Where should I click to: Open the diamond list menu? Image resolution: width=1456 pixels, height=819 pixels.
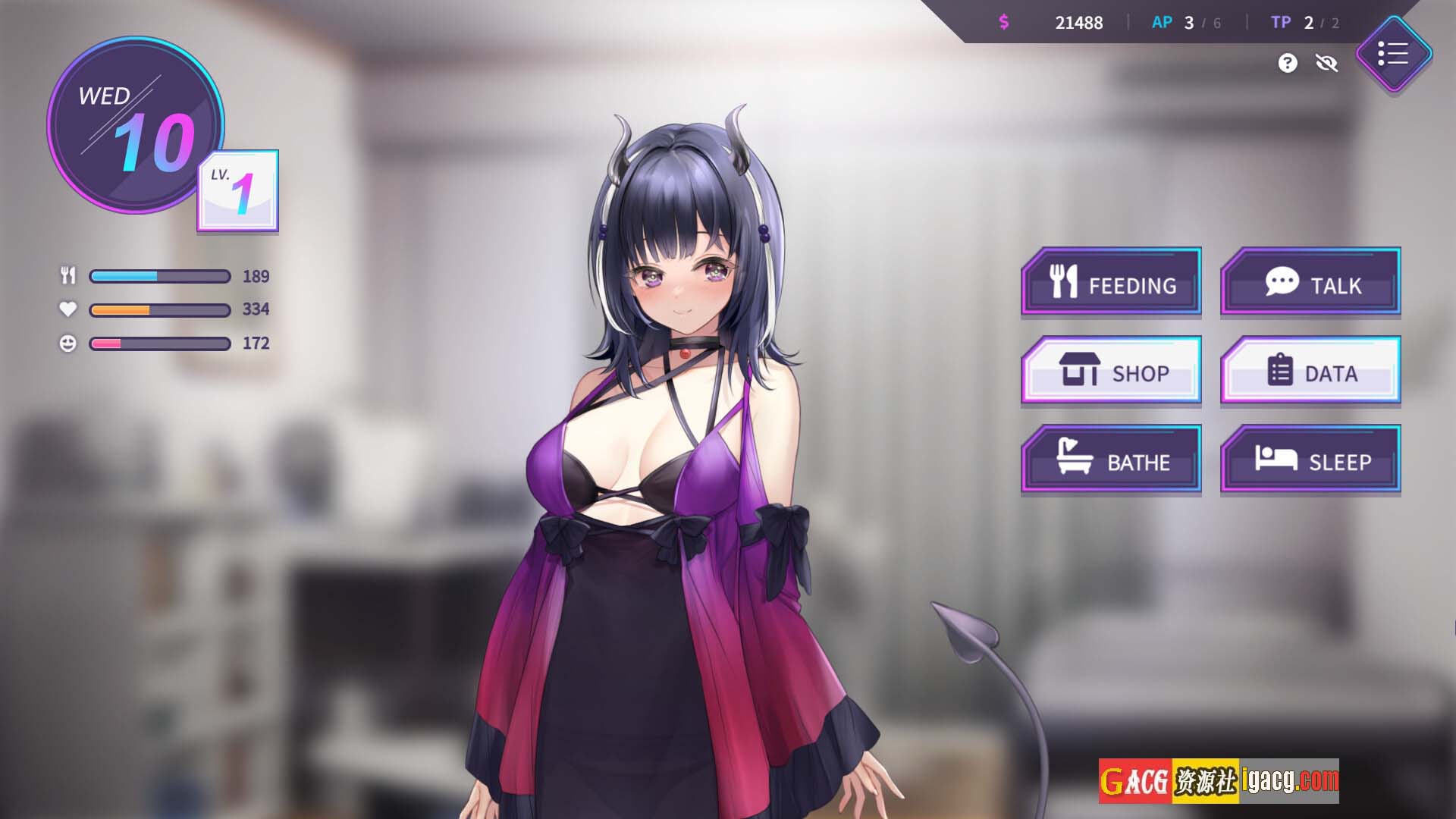[1393, 54]
